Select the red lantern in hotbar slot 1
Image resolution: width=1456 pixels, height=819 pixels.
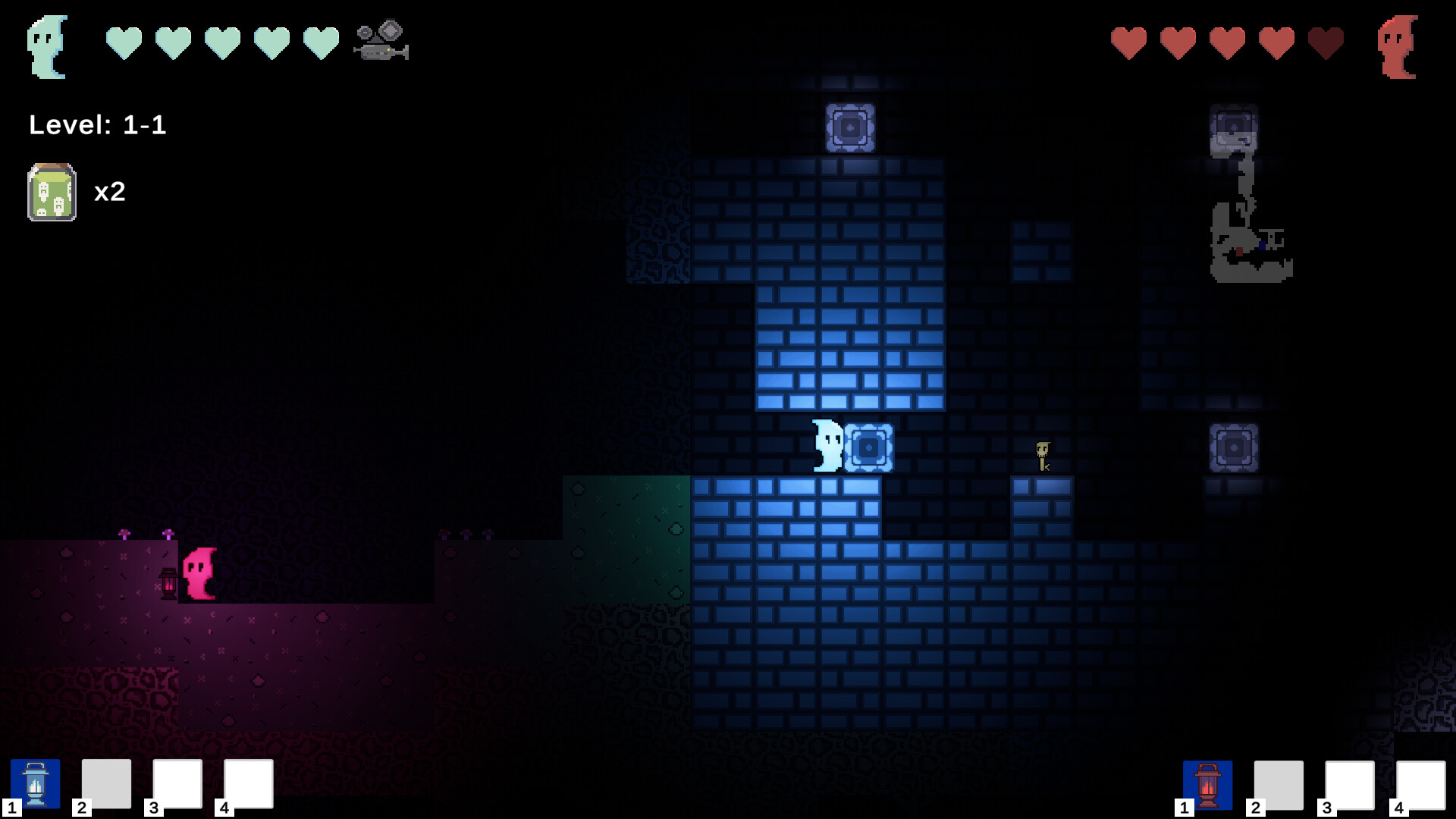(x=1207, y=784)
